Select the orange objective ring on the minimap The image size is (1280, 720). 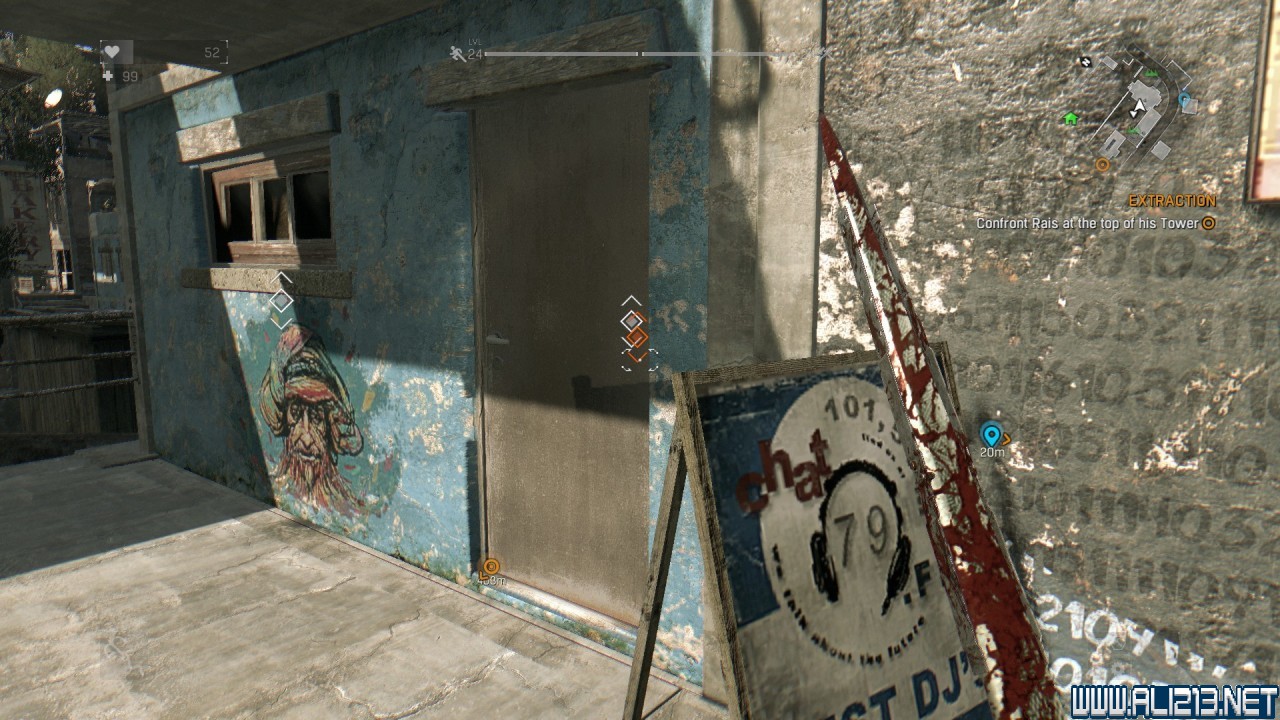pos(1102,164)
